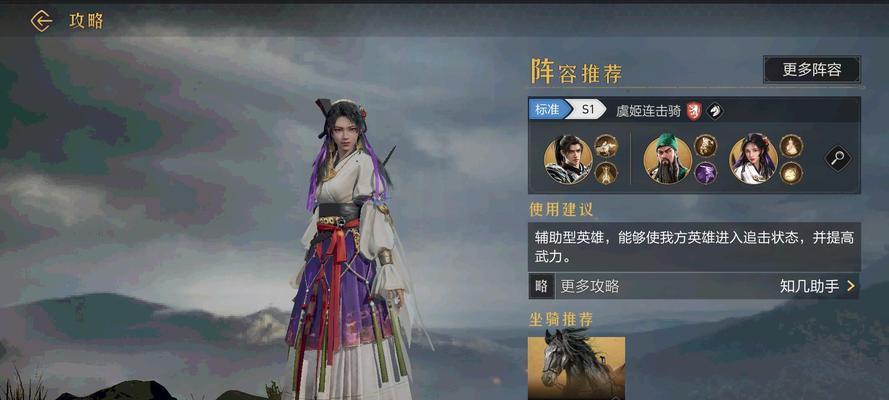Viewport: 889px width, 400px height.
Task: Open the 更多阵容 lineup list
Action: click(811, 70)
